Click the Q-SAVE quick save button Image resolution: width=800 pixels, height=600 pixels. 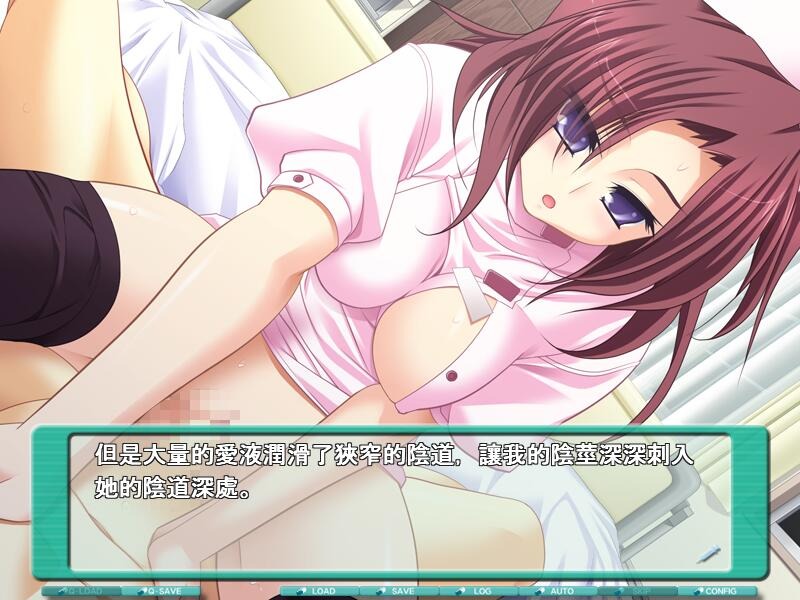point(160,591)
